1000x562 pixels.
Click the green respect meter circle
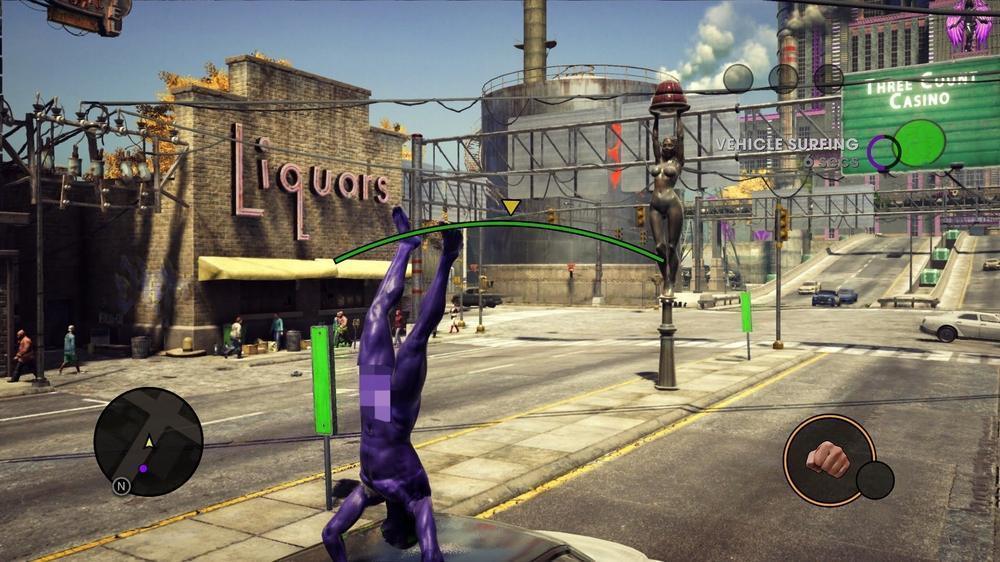click(x=919, y=143)
